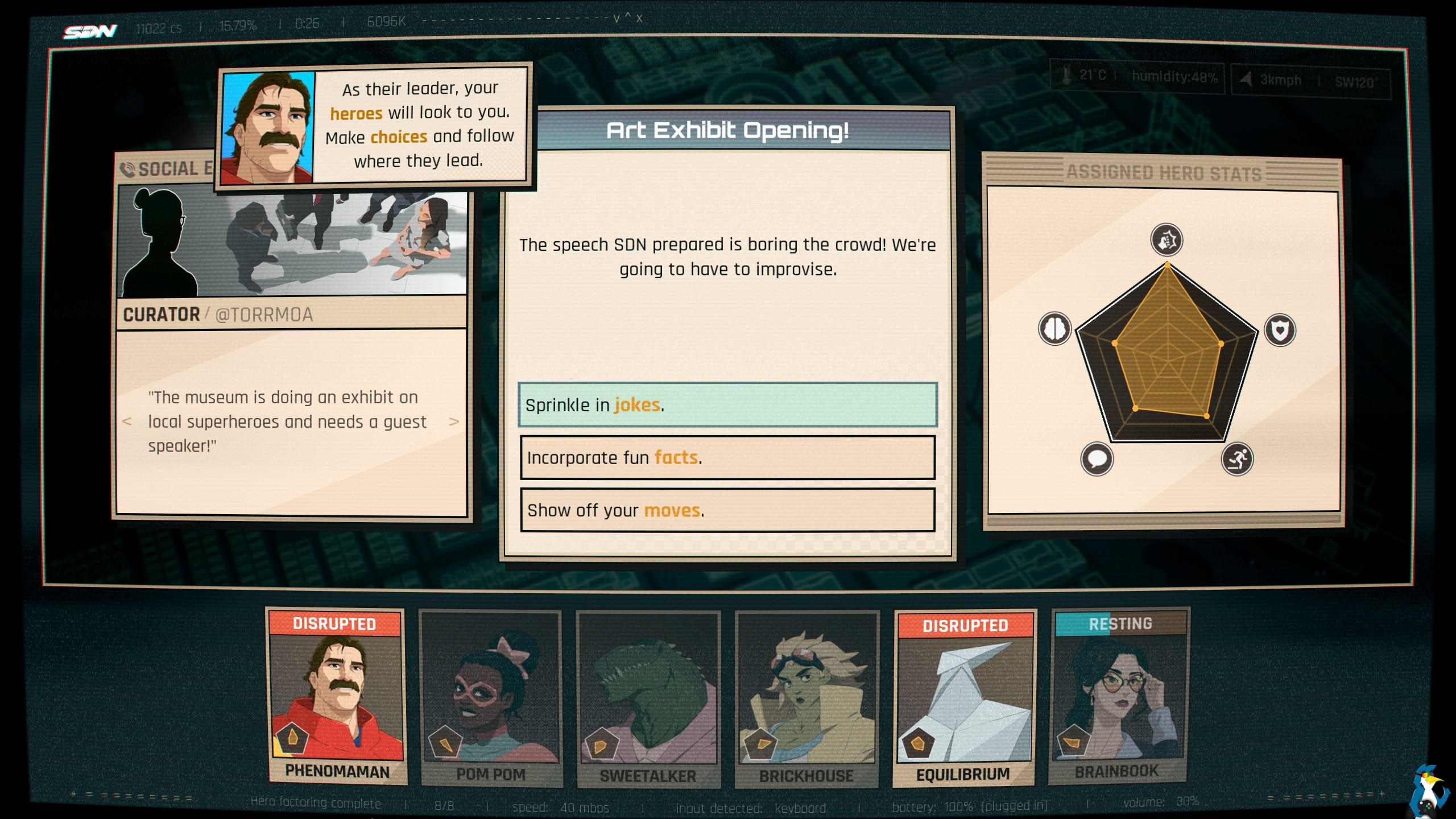Show the next curator message
1456x819 pixels.
(x=454, y=421)
